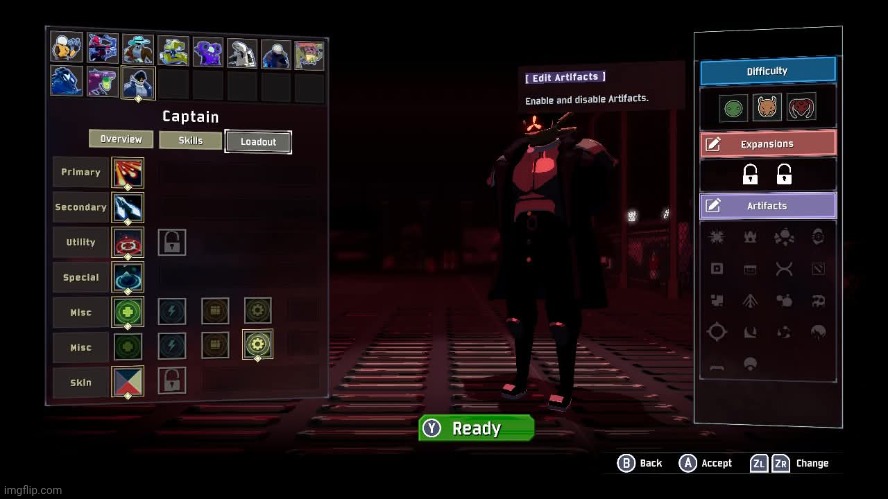The image size is (888, 499).
Task: Pick the equipped Special skill icon
Action: pyautogui.click(x=128, y=277)
